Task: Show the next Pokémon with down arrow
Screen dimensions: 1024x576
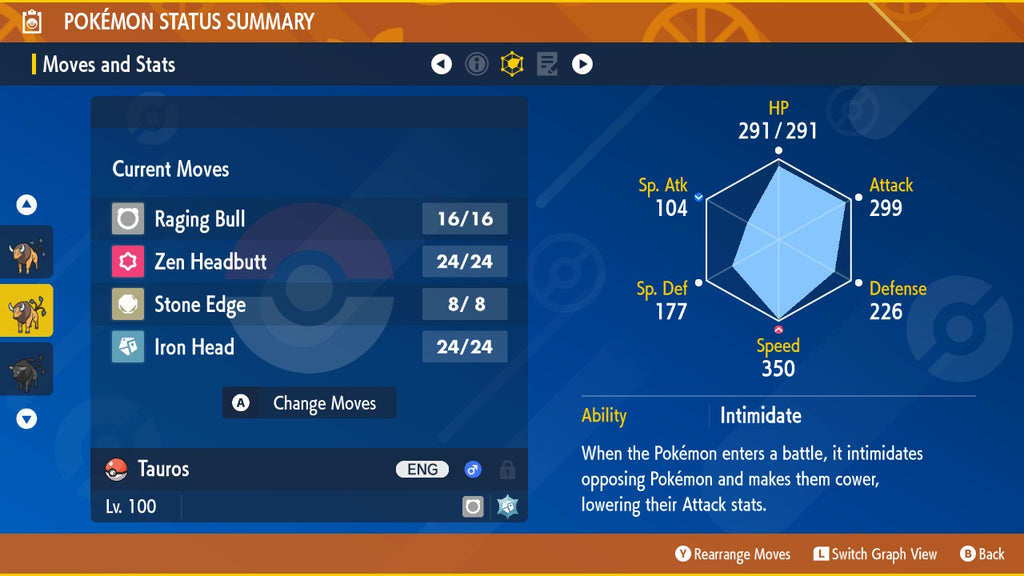Action: click(27, 419)
